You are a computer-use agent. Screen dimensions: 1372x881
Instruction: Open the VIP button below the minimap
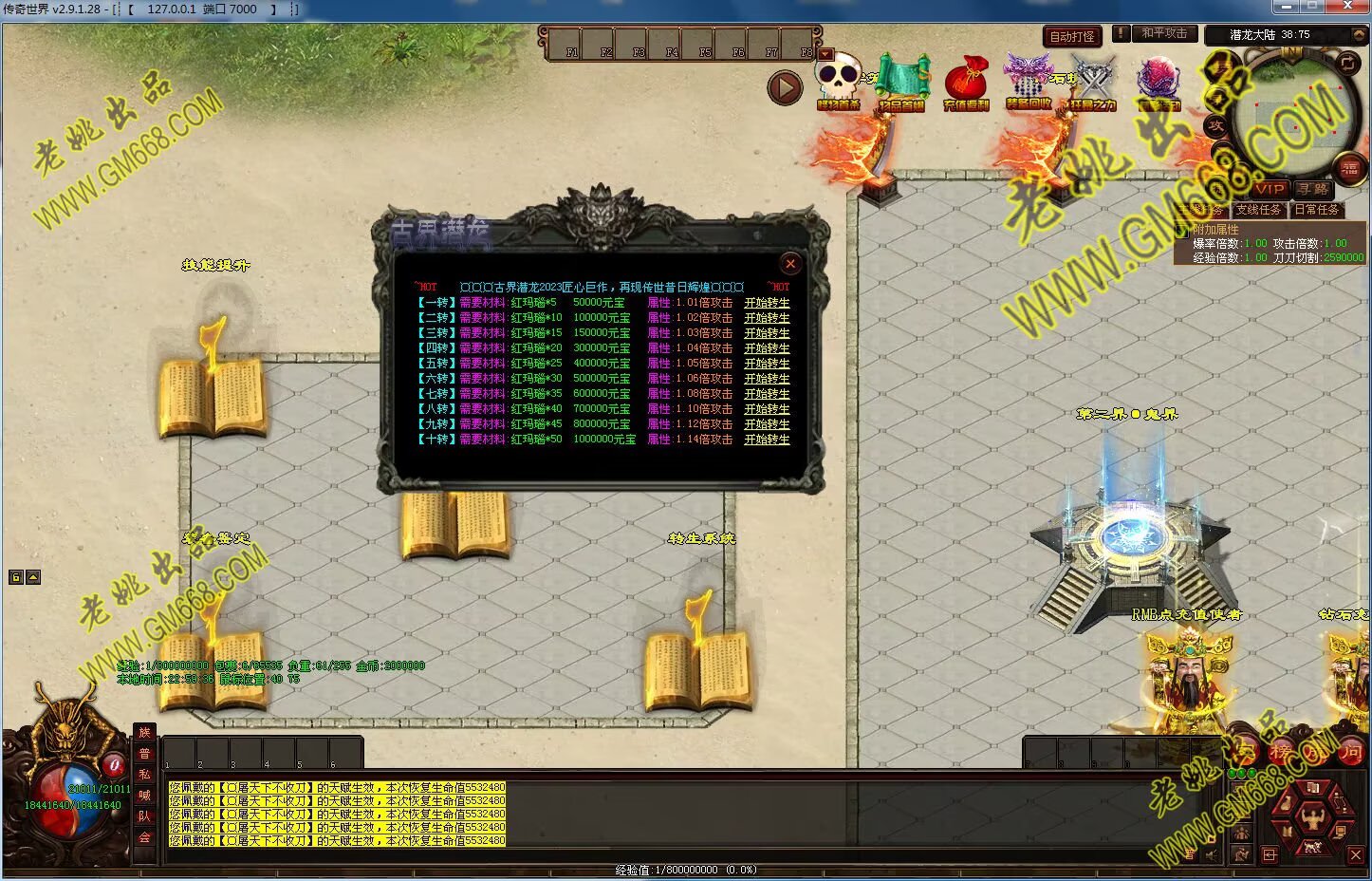[1270, 189]
